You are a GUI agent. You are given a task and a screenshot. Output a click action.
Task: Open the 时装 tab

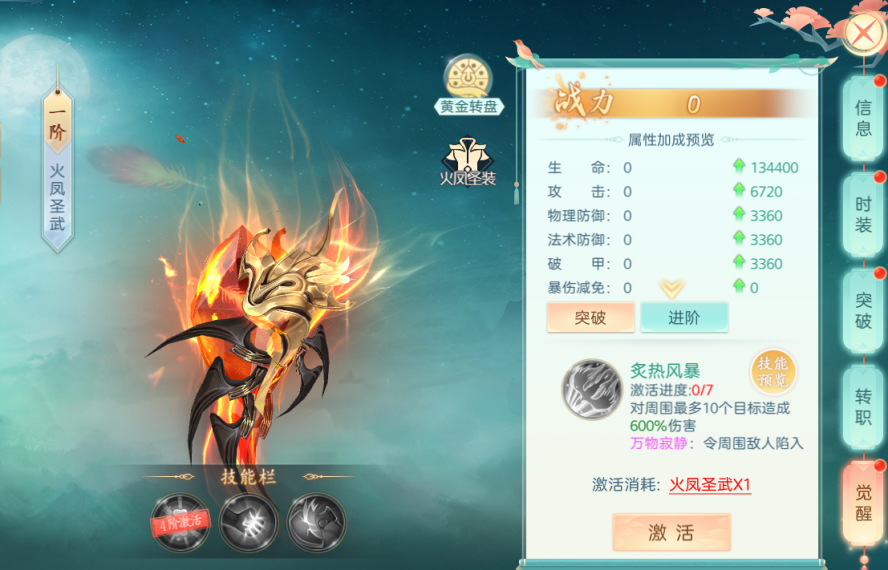pos(863,214)
